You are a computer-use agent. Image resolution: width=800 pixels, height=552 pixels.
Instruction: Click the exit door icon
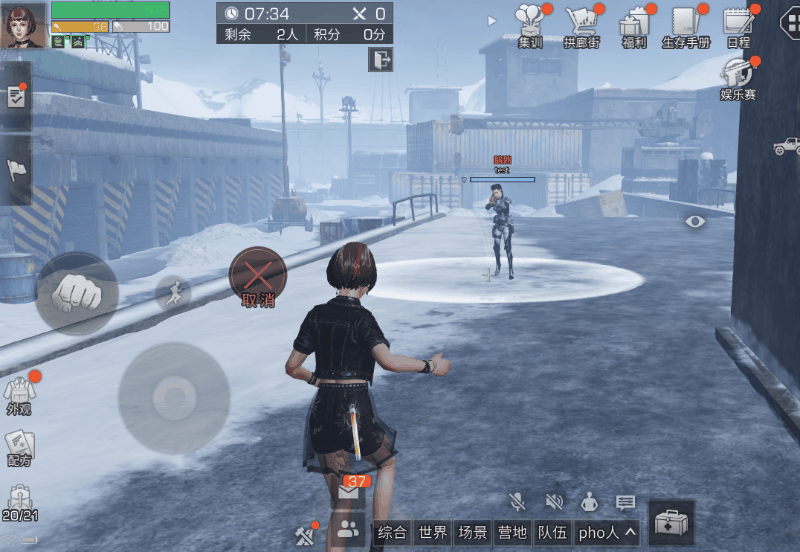(x=380, y=59)
